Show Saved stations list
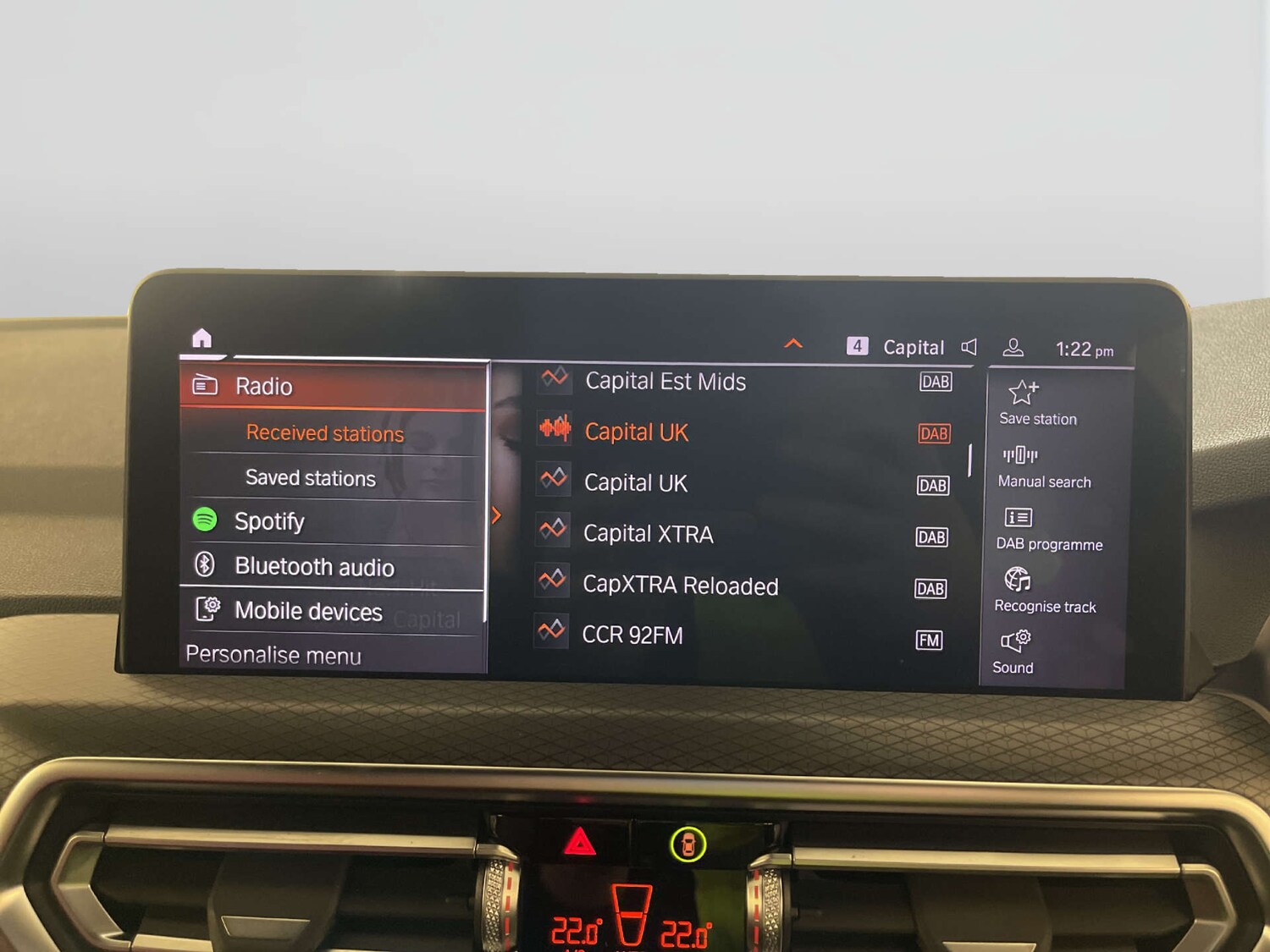This screenshot has width=1270, height=952. pos(310,478)
